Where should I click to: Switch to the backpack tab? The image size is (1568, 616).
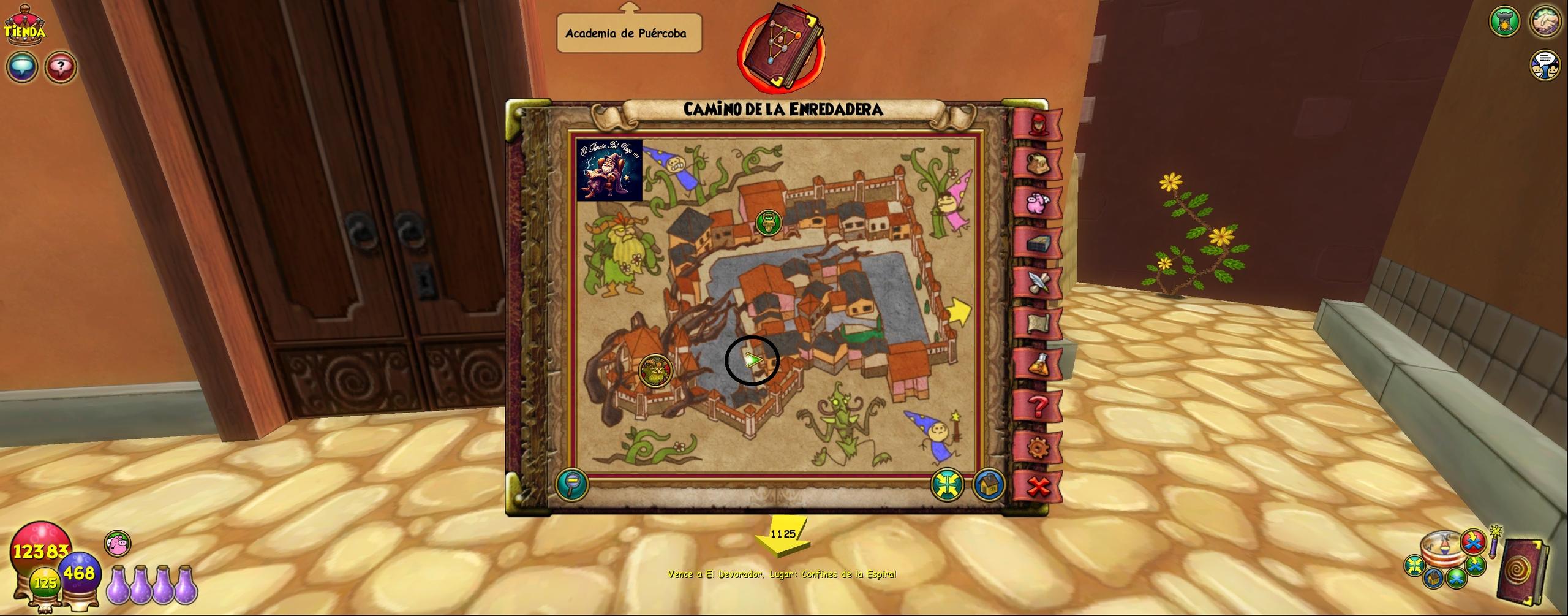[1038, 164]
